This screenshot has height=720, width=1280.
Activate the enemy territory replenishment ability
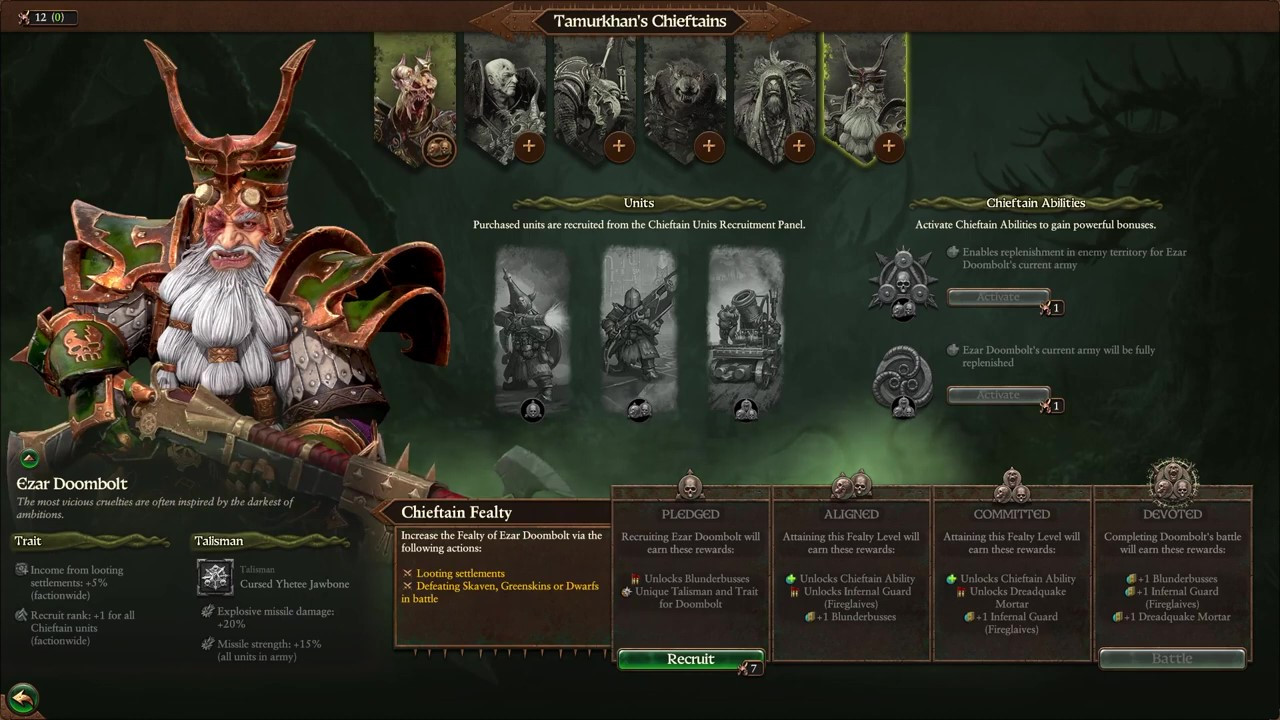click(x=998, y=297)
